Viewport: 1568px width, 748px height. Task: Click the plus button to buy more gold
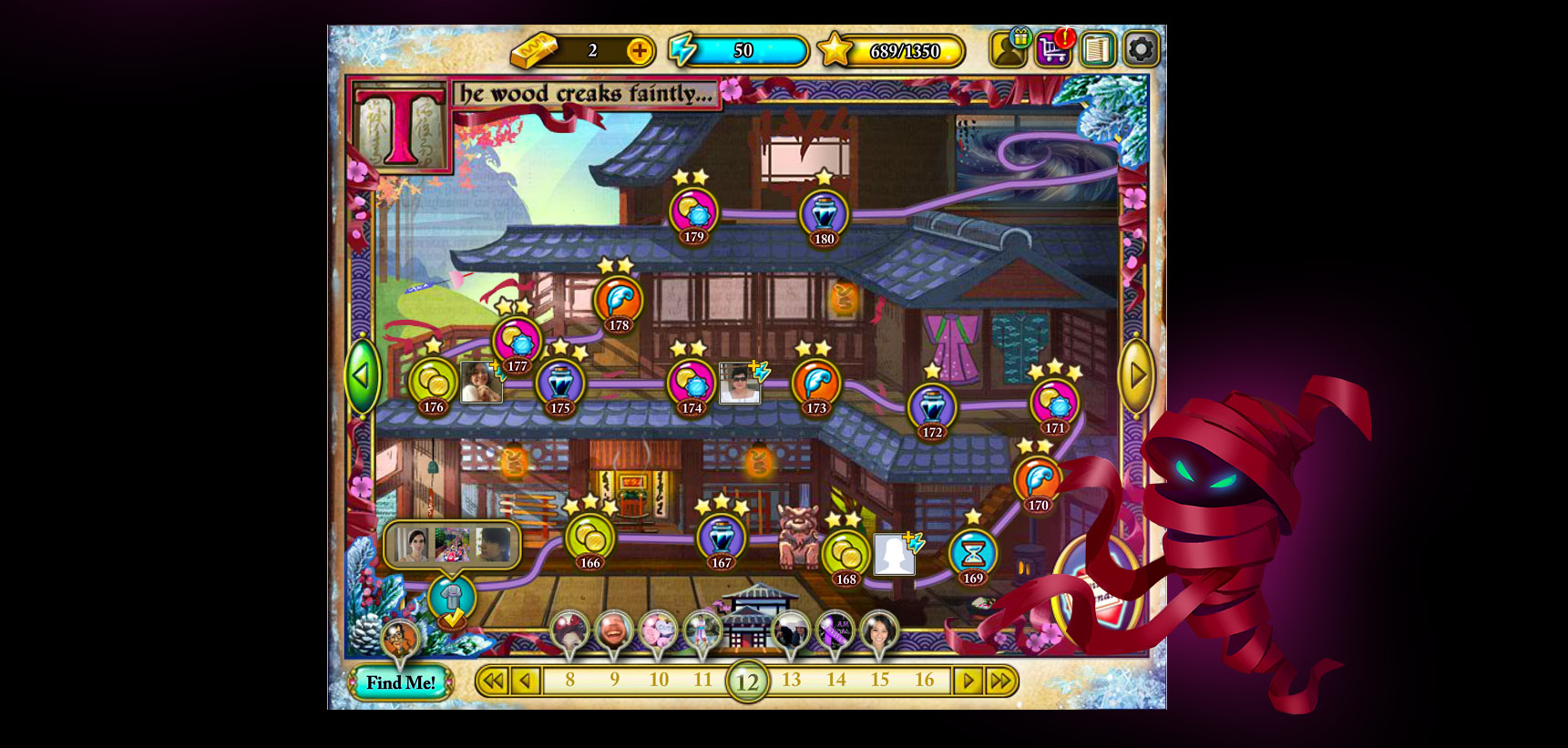[641, 52]
